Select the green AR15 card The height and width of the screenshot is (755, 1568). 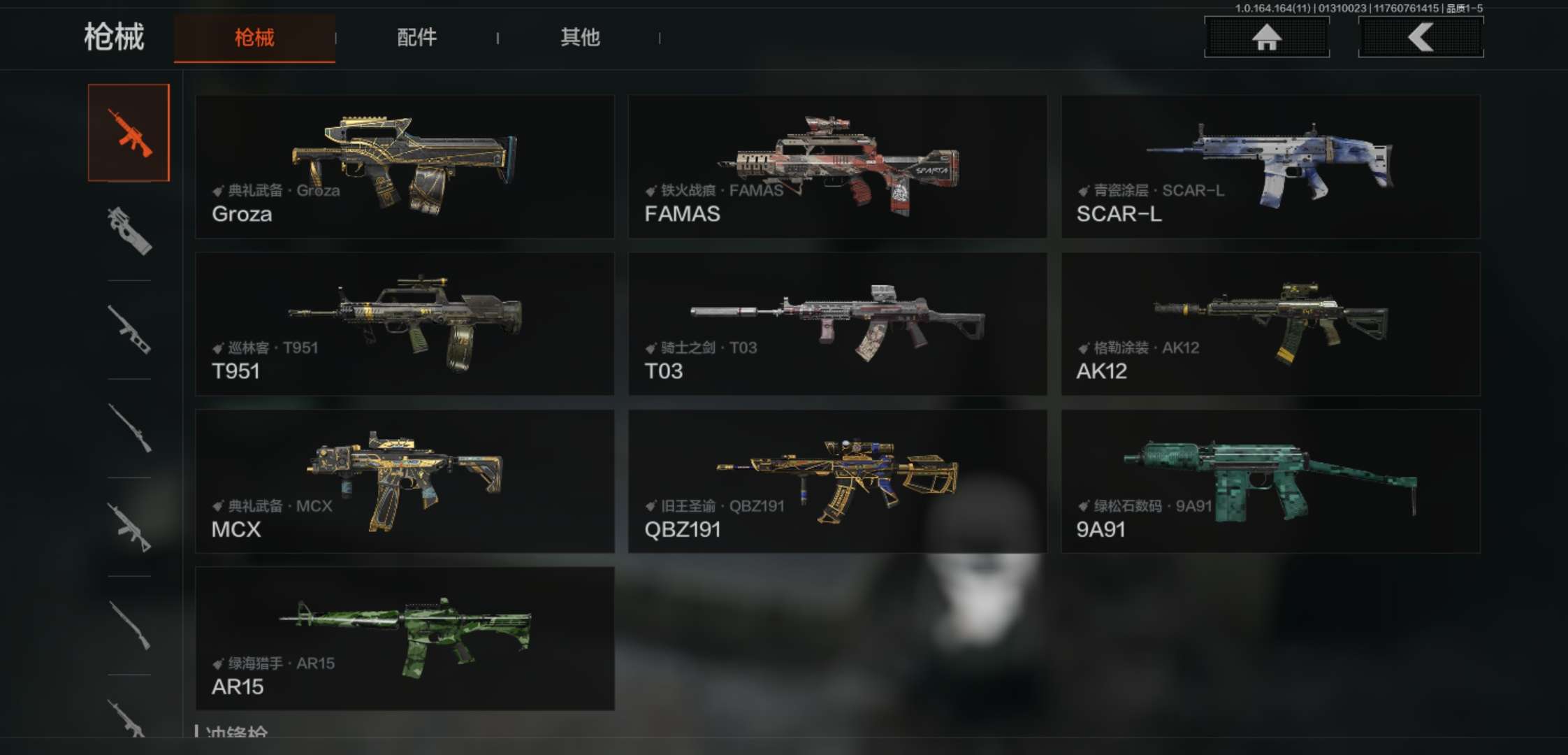pos(405,639)
